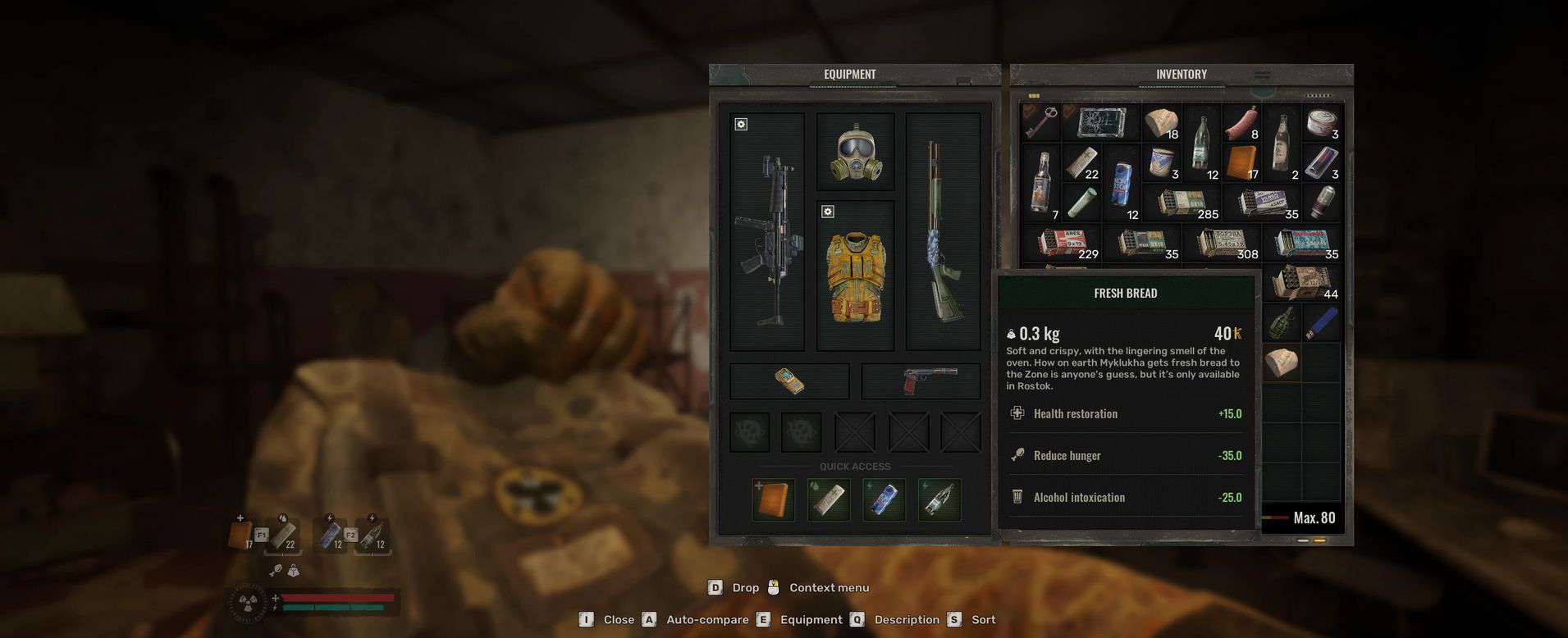This screenshot has height=638, width=1568.
Task: Choose the quick access energy drink can
Action: click(884, 500)
